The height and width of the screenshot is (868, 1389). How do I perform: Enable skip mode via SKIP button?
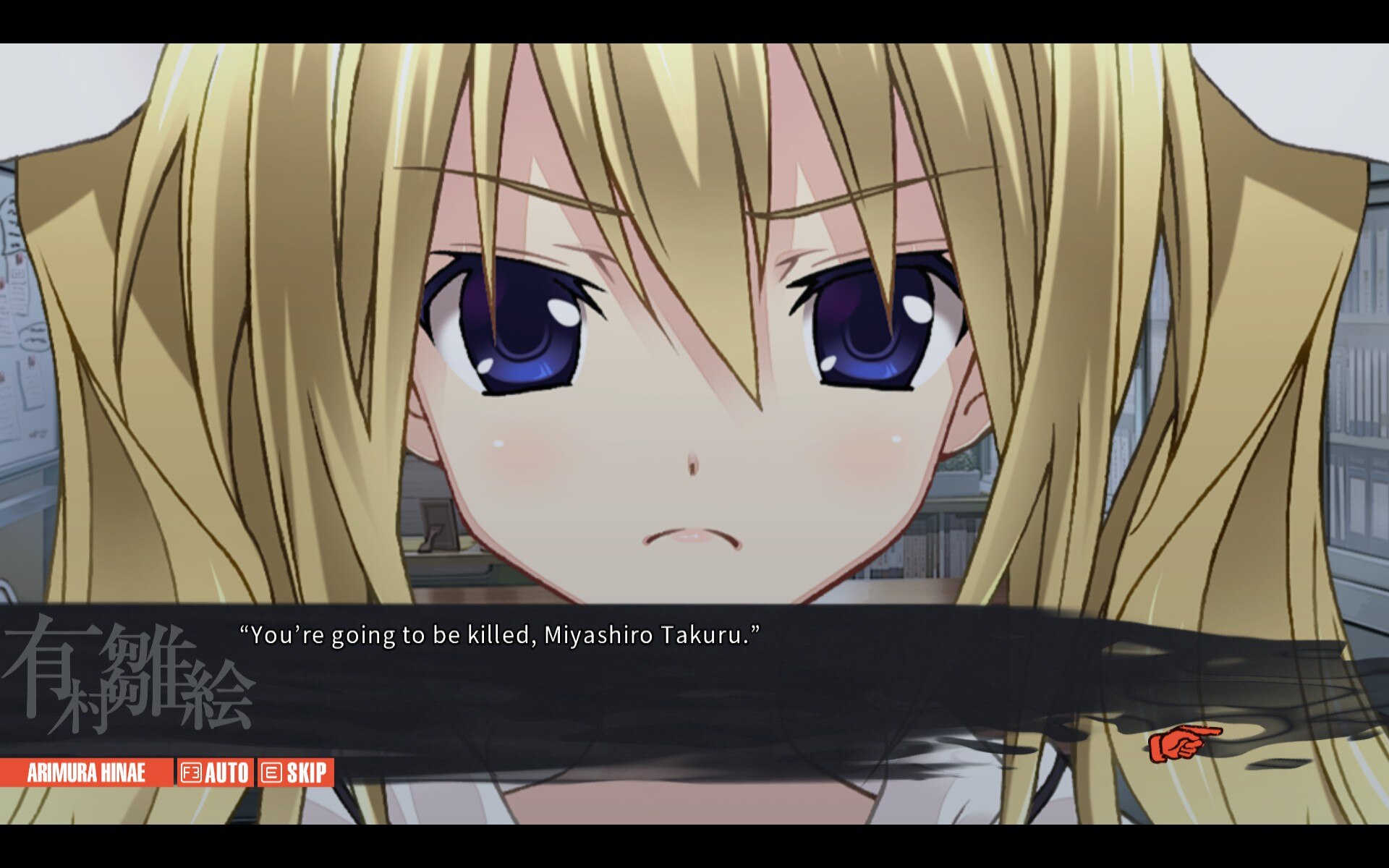[x=295, y=772]
